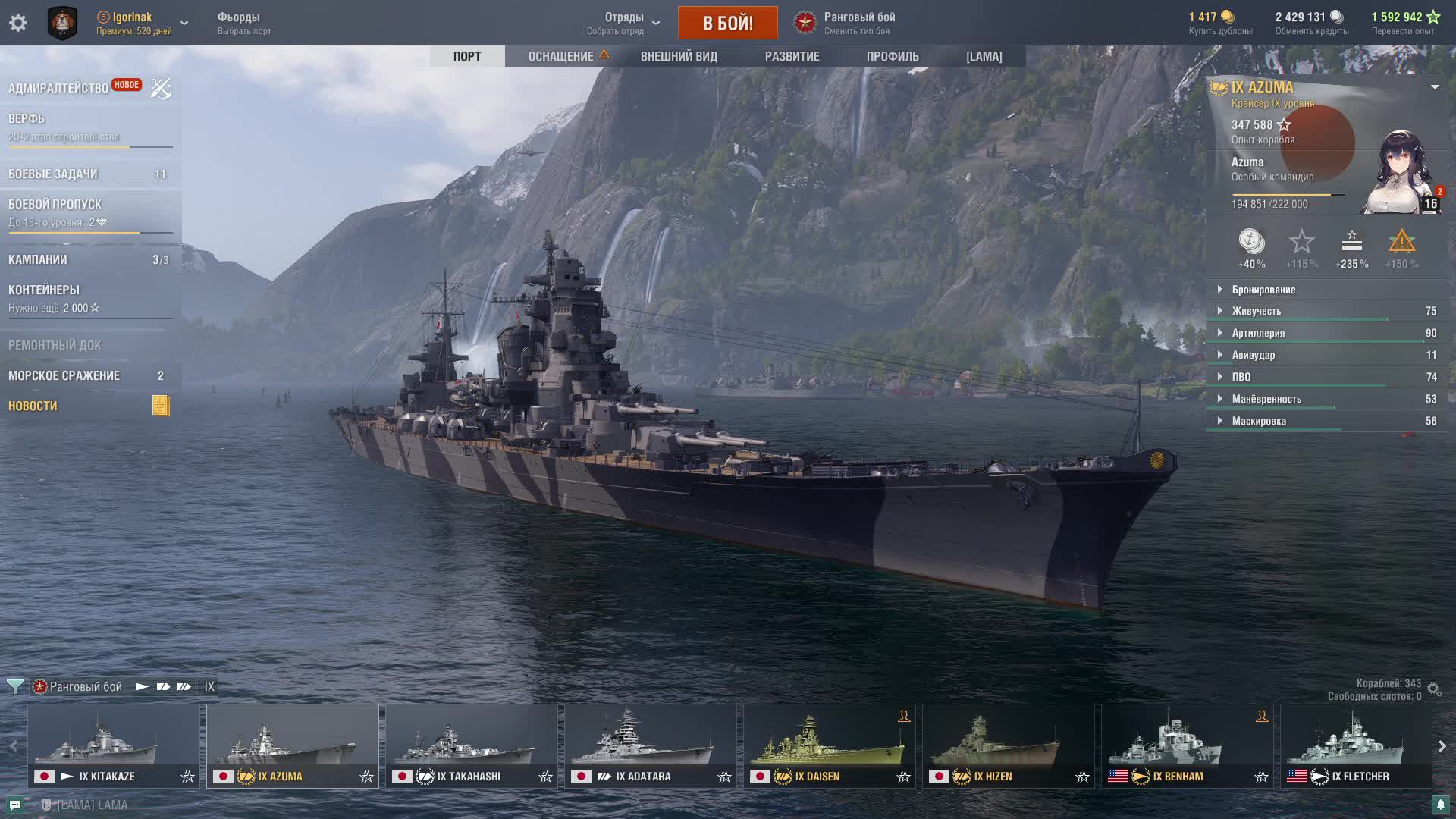The image size is (1456, 819).
Task: Open the Отряды division dropdown
Action: tap(624, 23)
